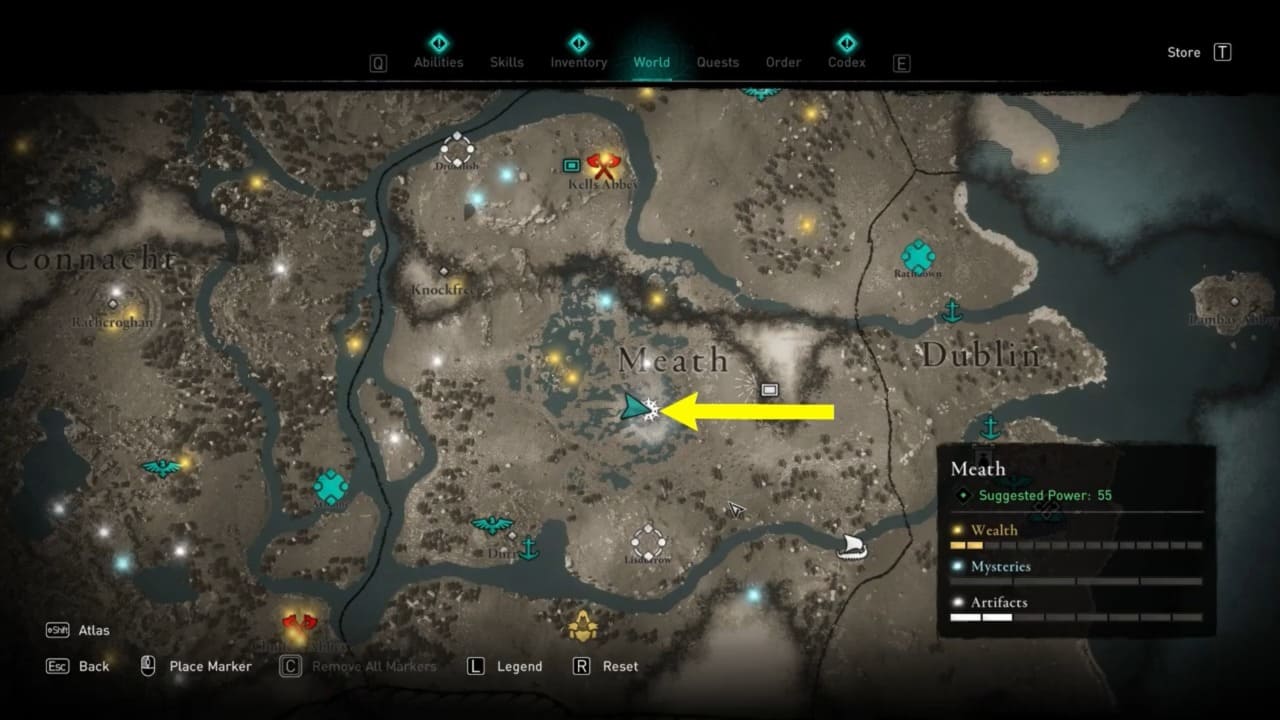Place a marker on the map
Image resolution: width=1280 pixels, height=720 pixels.
[208, 665]
